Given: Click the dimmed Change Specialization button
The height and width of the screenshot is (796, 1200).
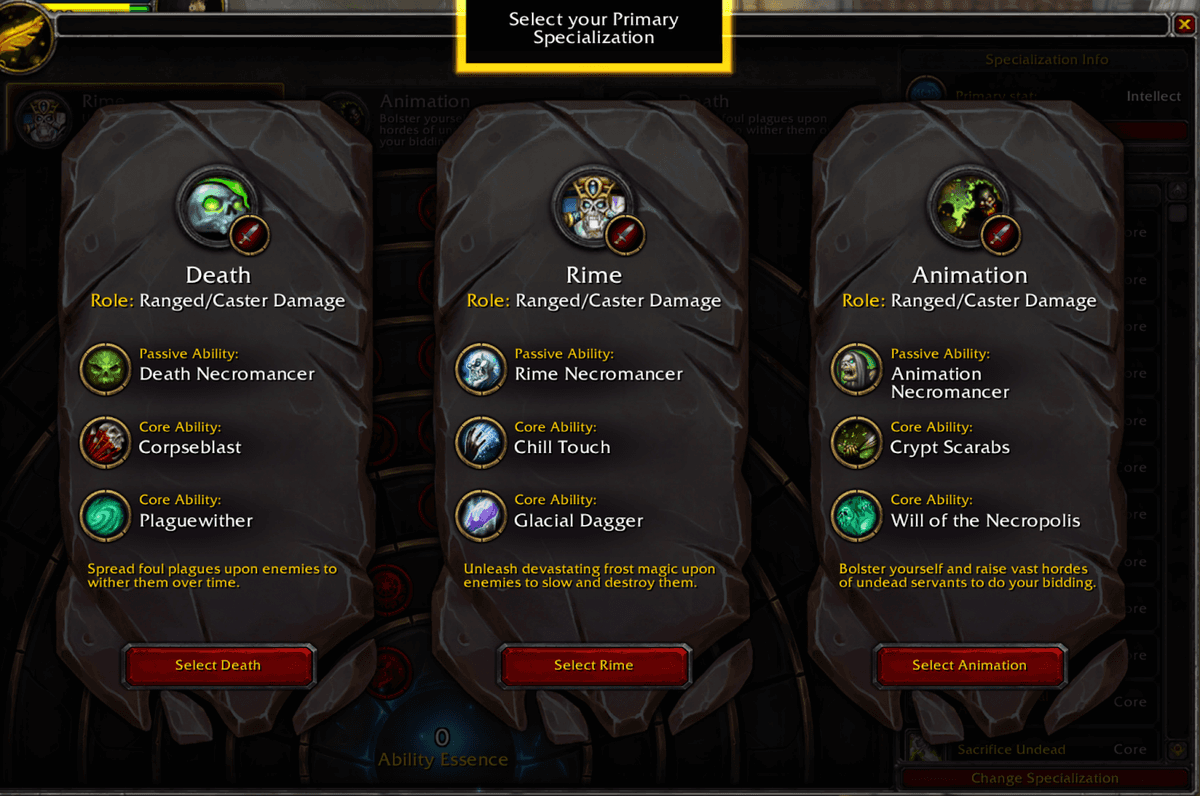Looking at the screenshot, I should 1044,779.
